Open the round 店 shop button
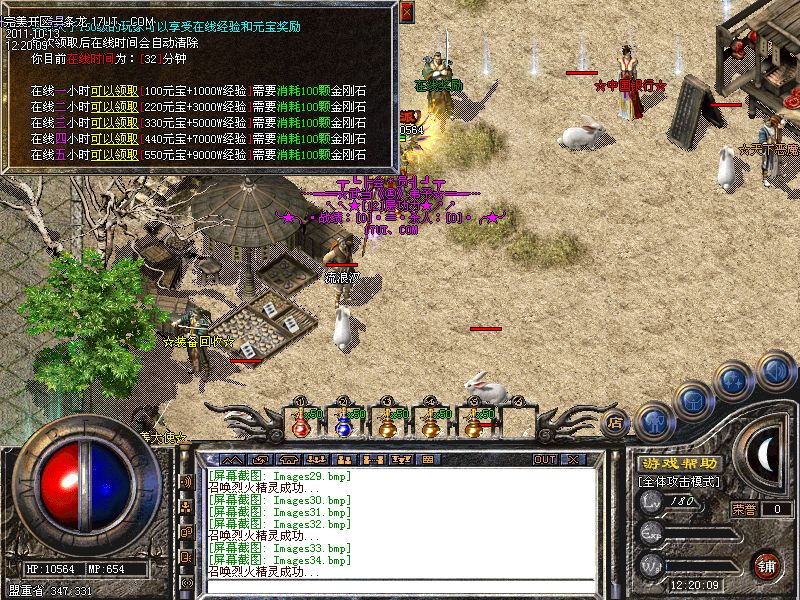Viewport: 800px width, 600px height. click(x=615, y=423)
